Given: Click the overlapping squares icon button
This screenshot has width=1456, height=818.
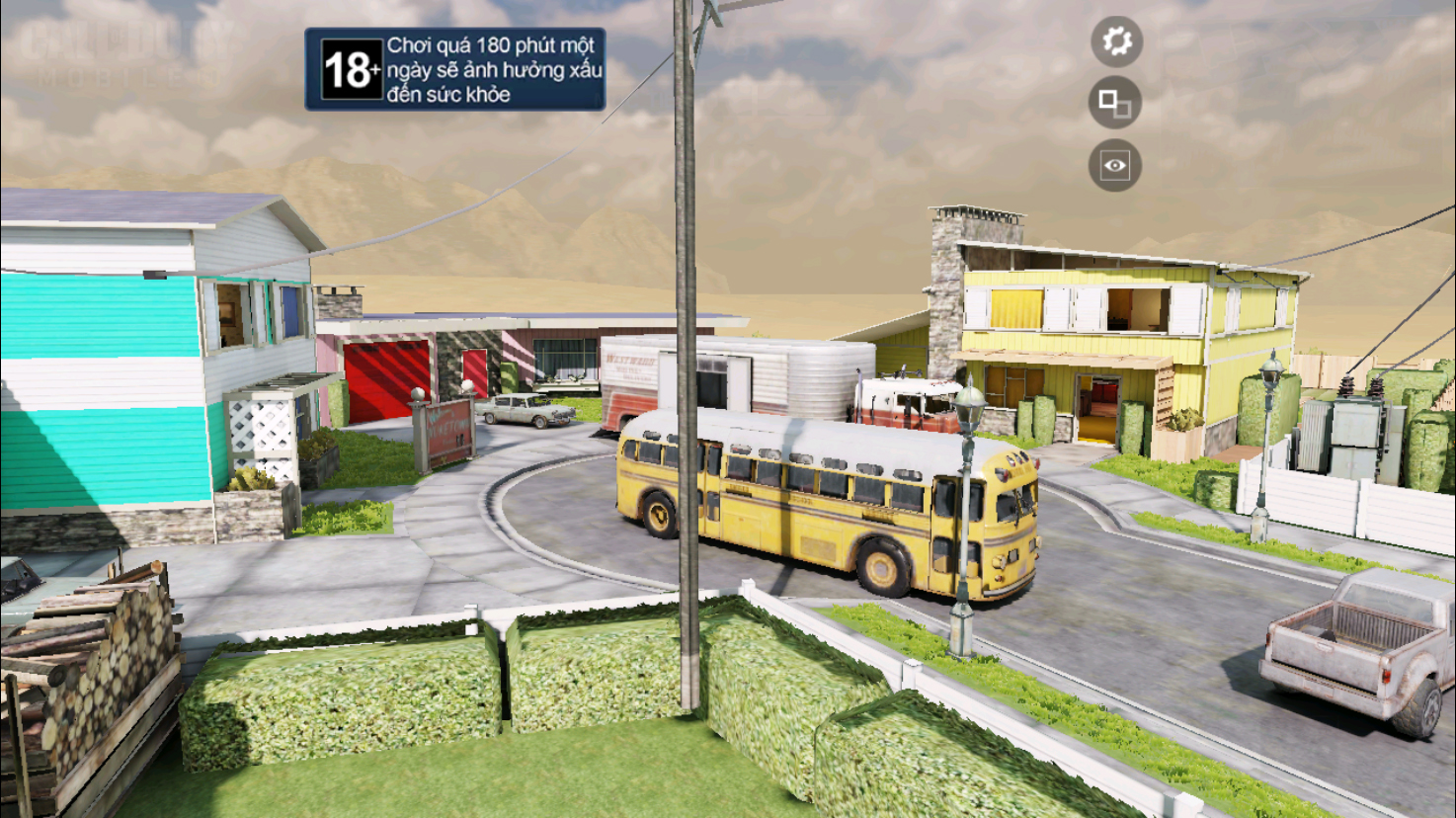Looking at the screenshot, I should coord(1114,103).
